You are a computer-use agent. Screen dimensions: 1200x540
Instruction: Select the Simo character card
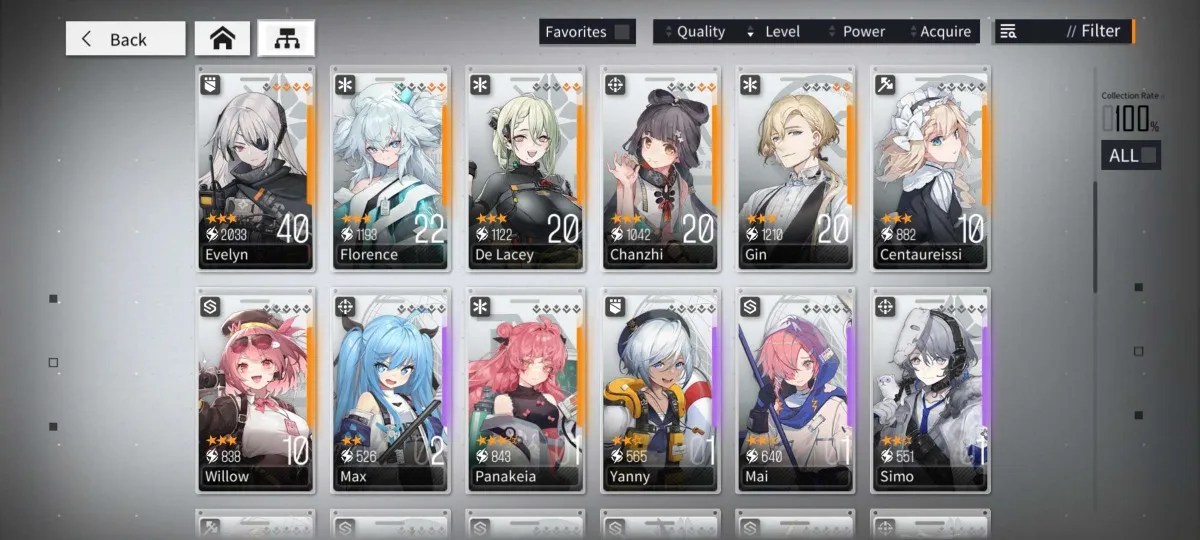pos(930,390)
